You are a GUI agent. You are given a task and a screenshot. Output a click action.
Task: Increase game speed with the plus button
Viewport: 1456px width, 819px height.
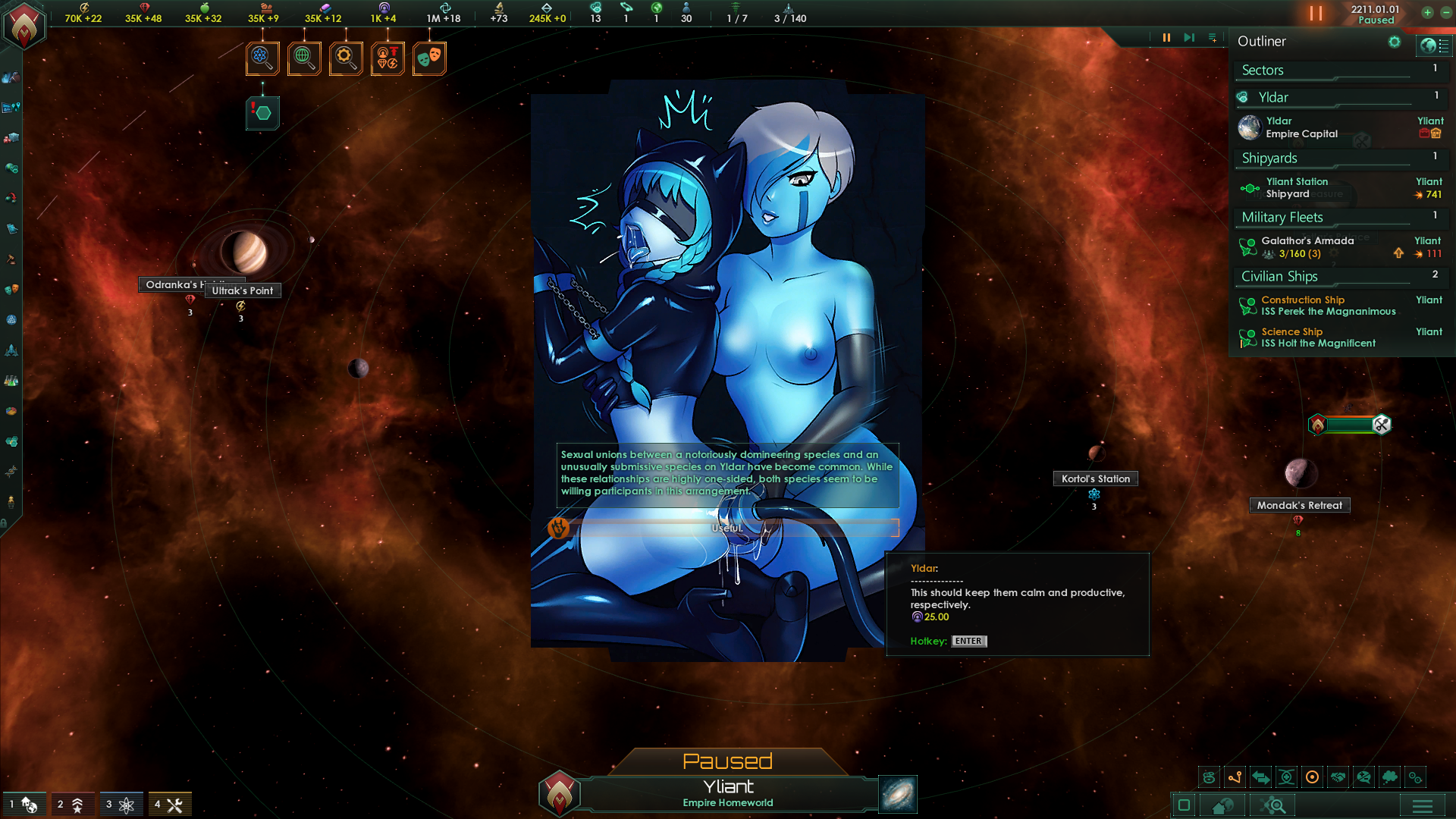click(x=1427, y=13)
